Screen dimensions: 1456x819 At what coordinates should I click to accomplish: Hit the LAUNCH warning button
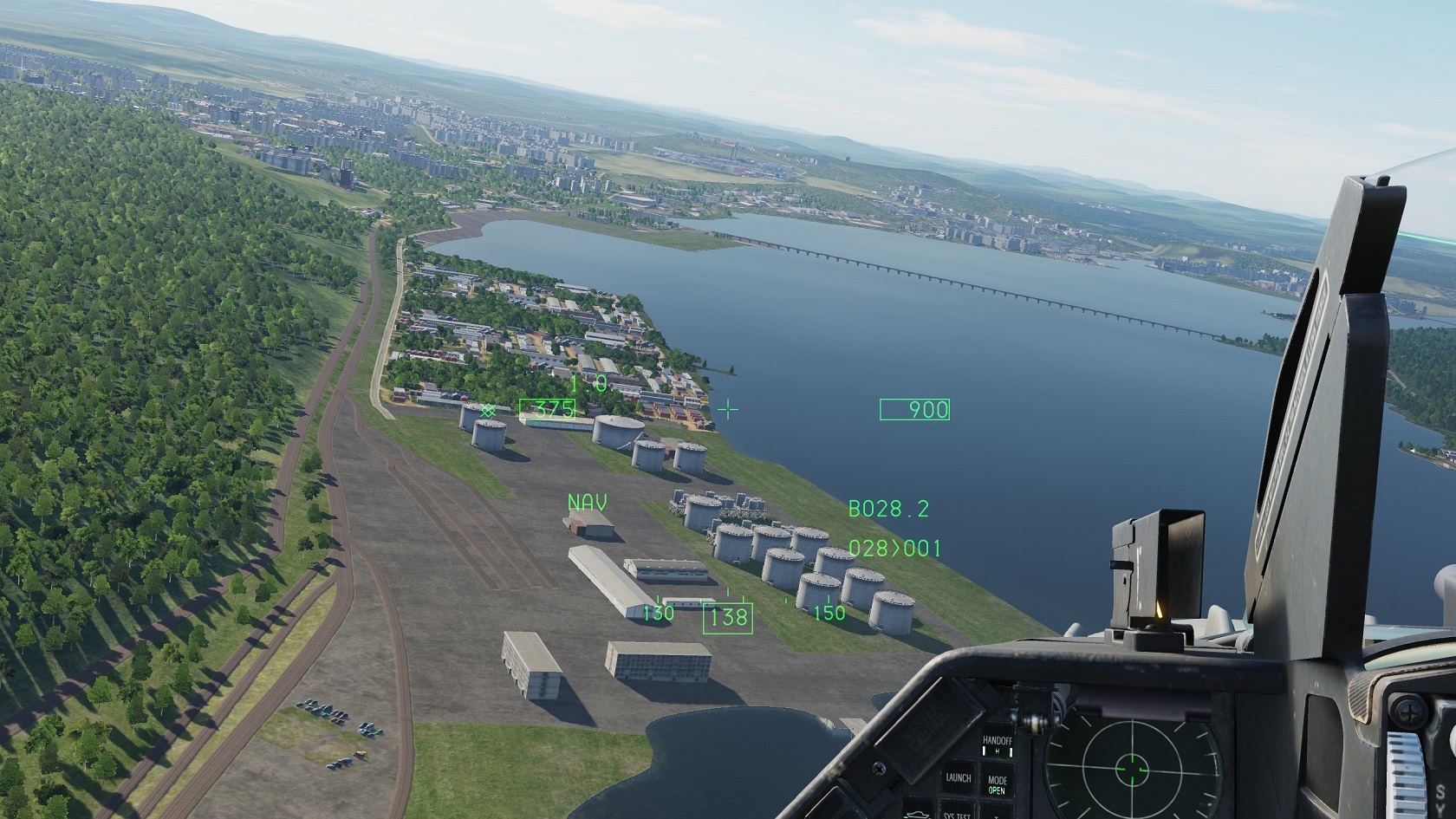tap(958, 778)
